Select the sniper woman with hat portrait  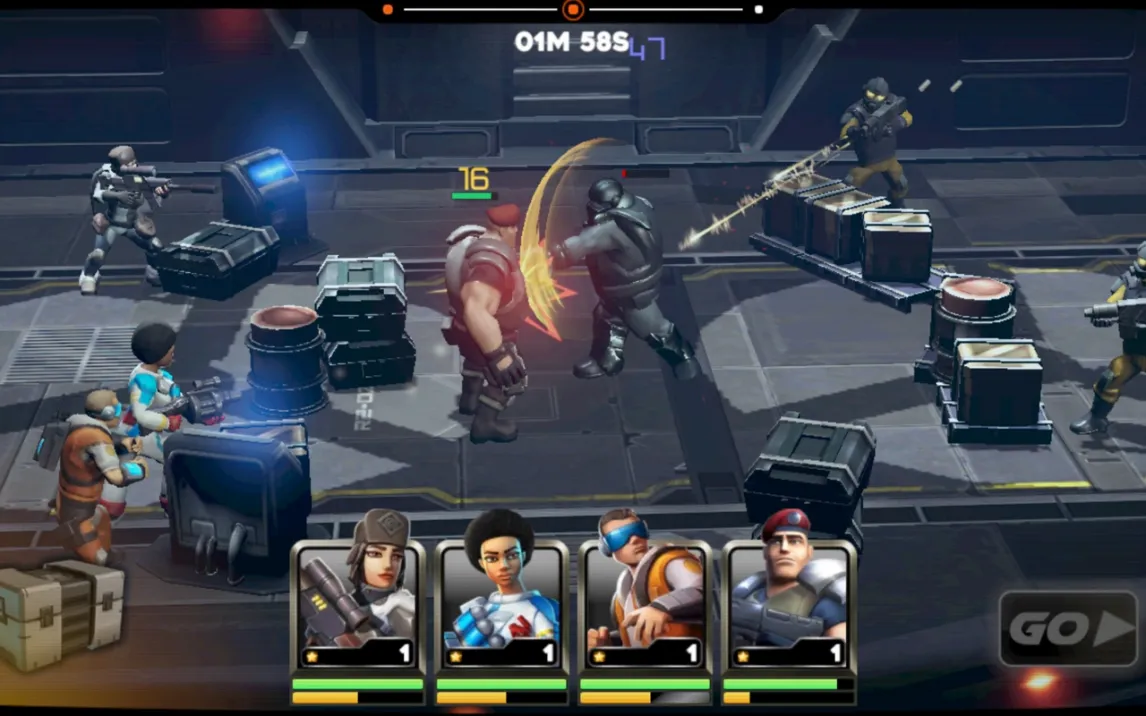[357, 595]
